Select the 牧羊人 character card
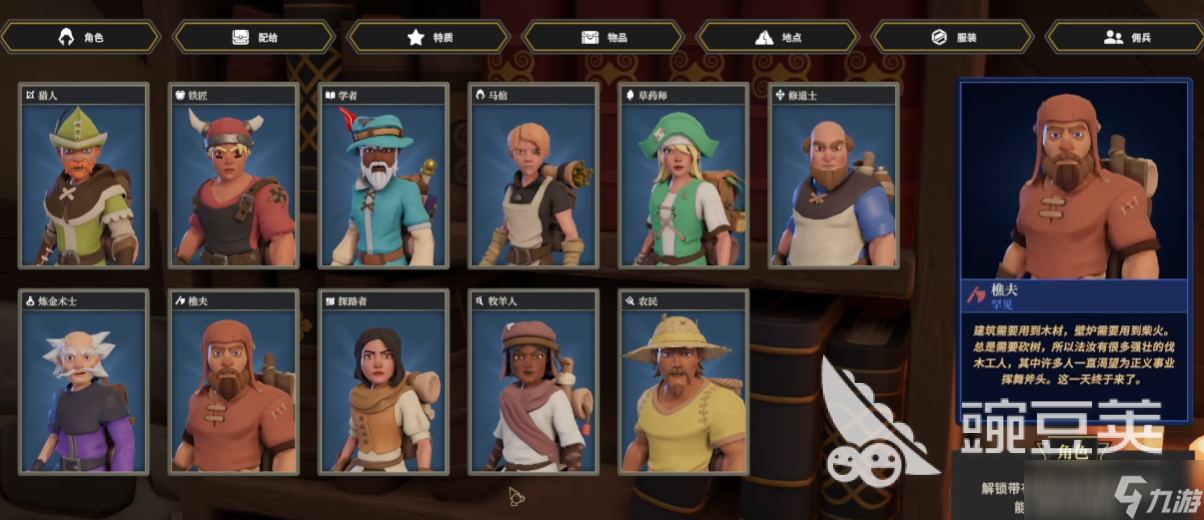The width and height of the screenshot is (1204, 520). 534,383
